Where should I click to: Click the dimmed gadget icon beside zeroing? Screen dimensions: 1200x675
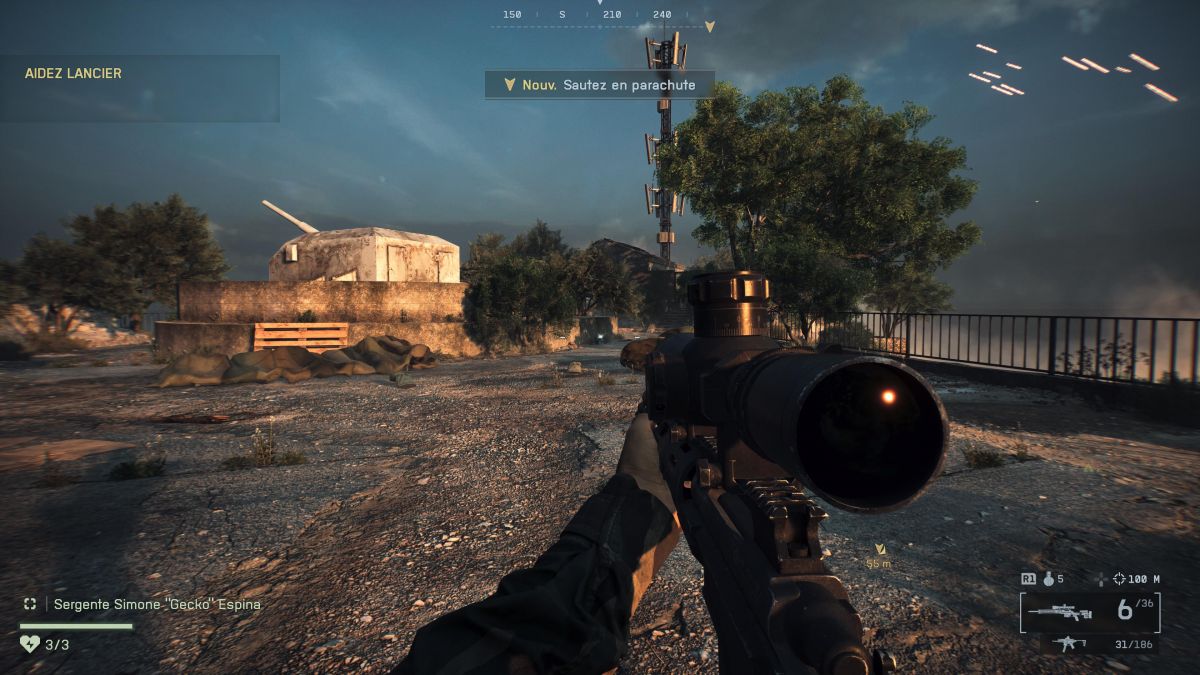coord(1101,579)
